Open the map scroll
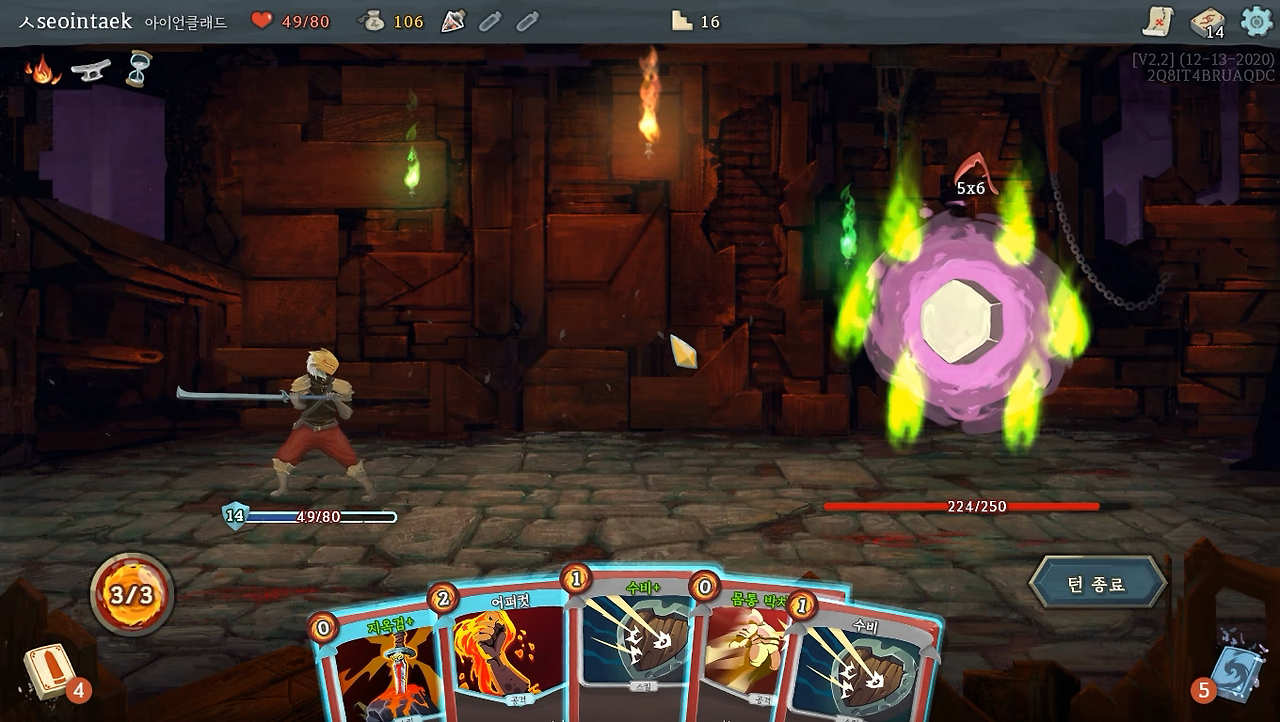Viewport: 1280px width, 722px height. pos(1158,21)
